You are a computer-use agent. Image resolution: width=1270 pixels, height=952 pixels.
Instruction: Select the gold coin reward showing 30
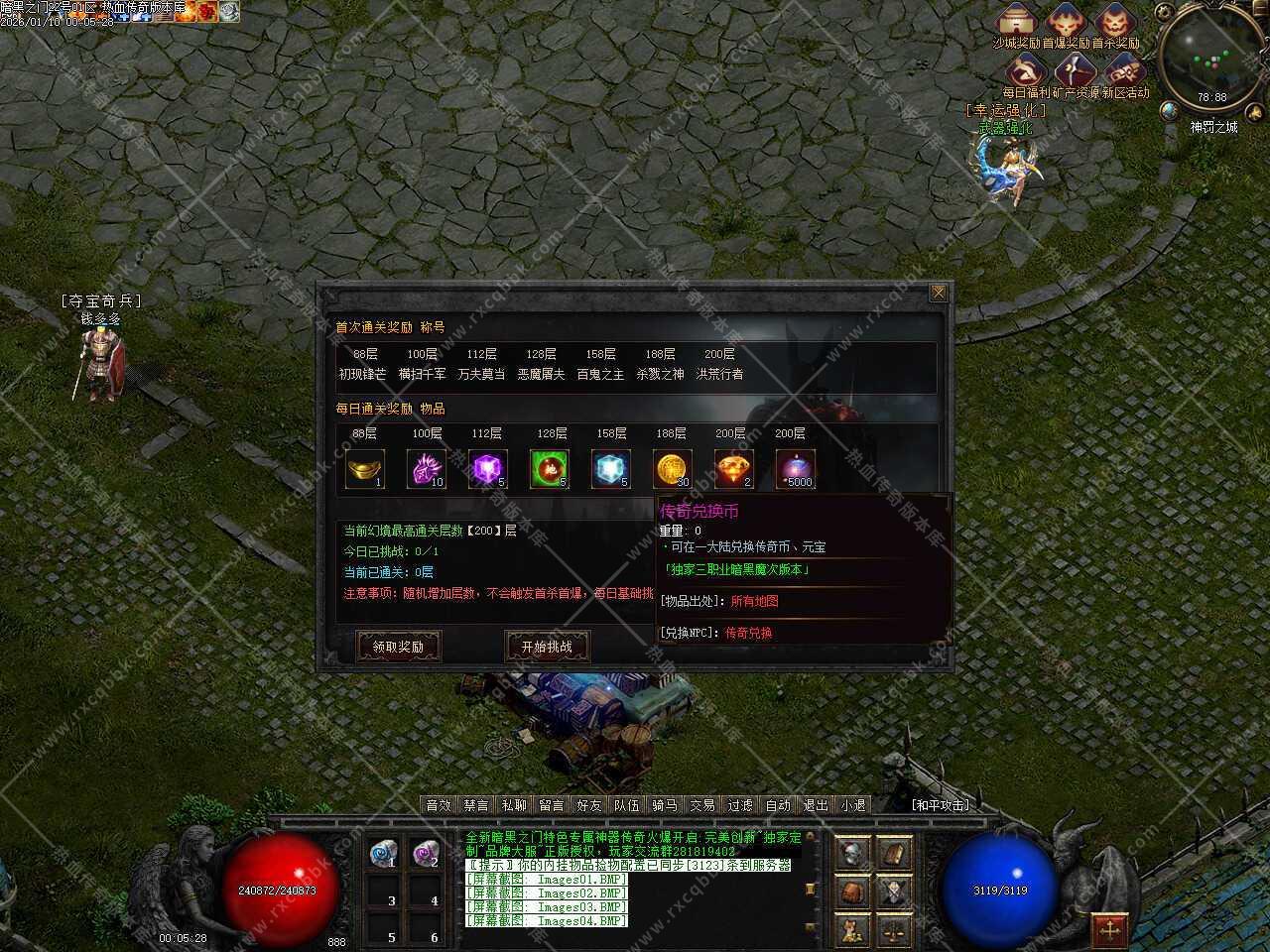coord(673,469)
